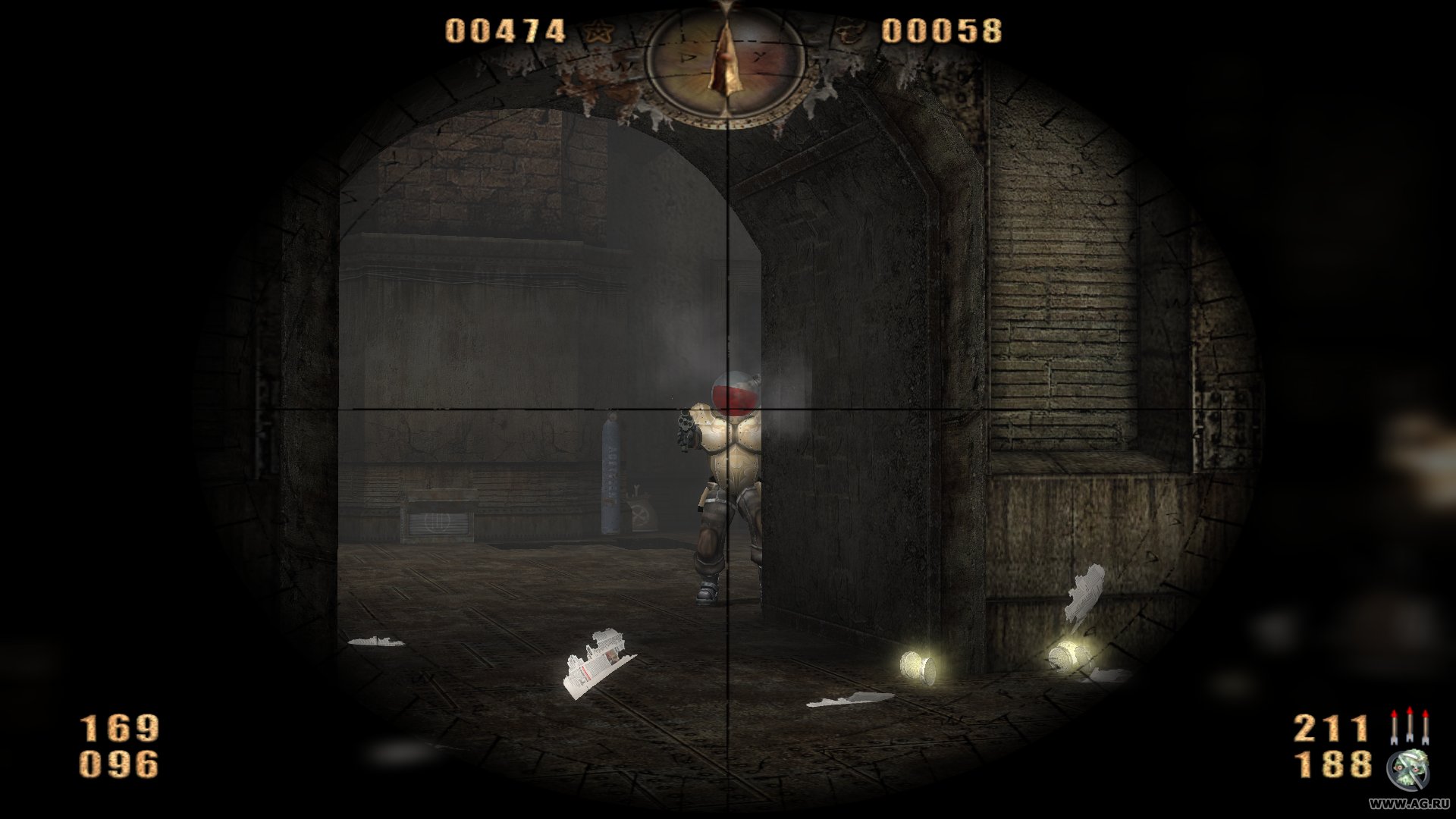Screen dimensions: 1456x819
Task: Expand the kill counter reading 00058
Action: [943, 32]
